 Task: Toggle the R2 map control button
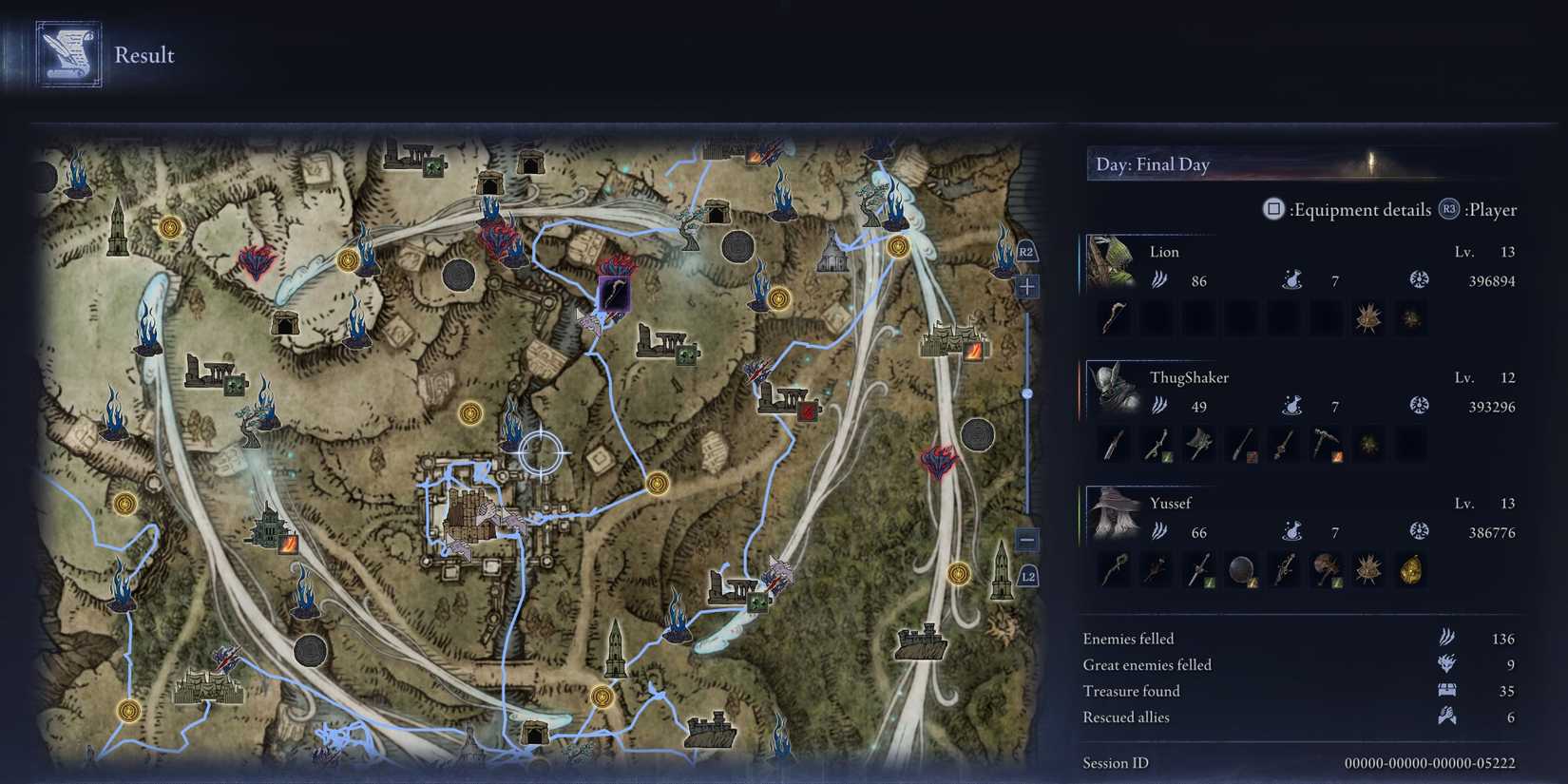pyautogui.click(x=1025, y=252)
